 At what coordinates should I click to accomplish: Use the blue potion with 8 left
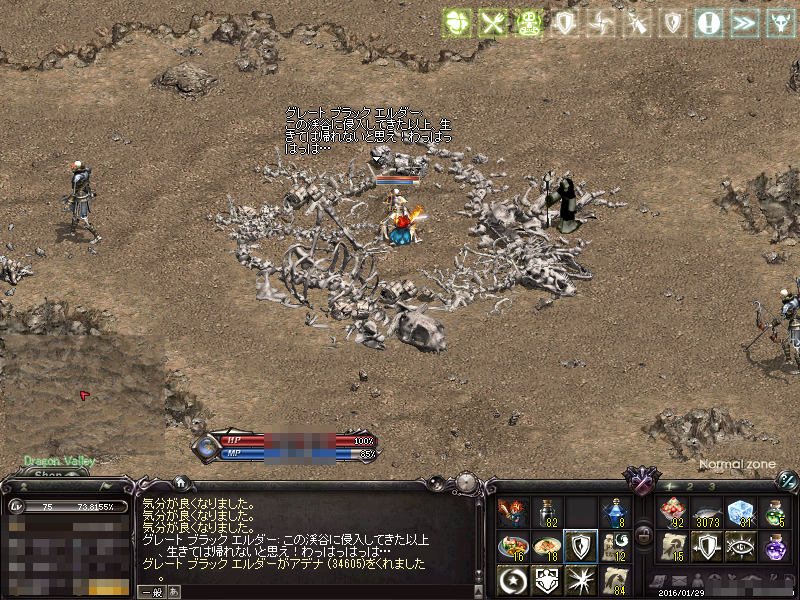coord(614,512)
